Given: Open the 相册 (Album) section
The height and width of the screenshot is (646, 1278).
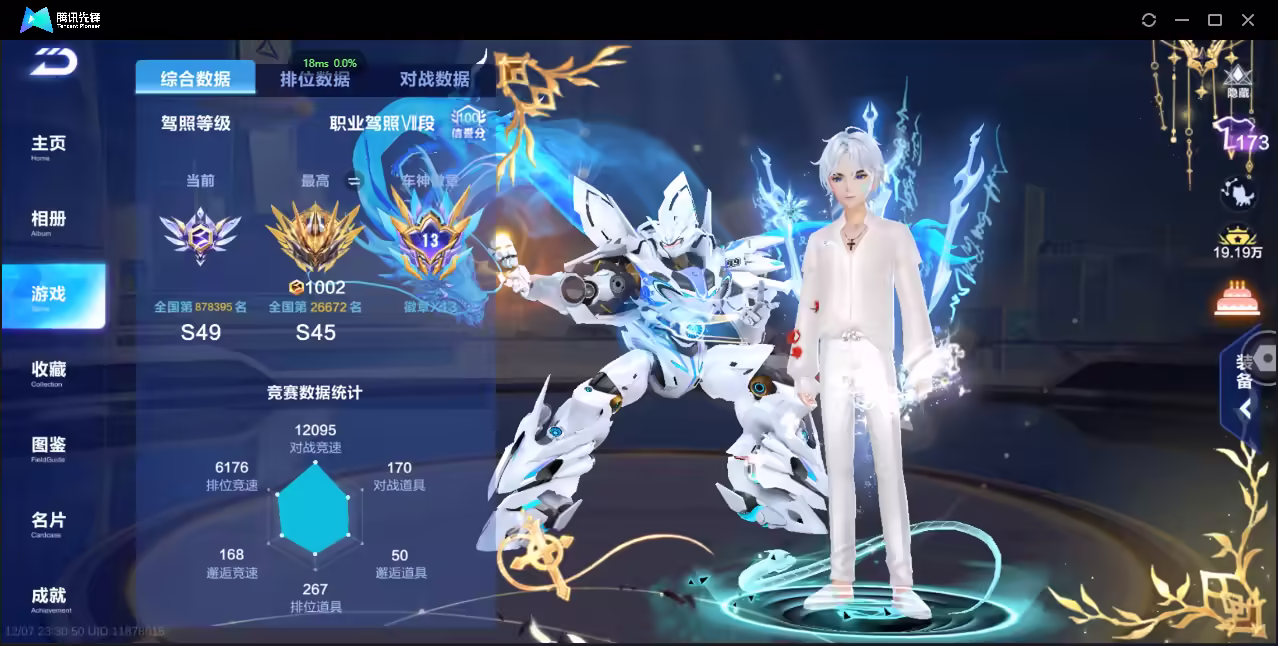Looking at the screenshot, I should pyautogui.click(x=48, y=221).
